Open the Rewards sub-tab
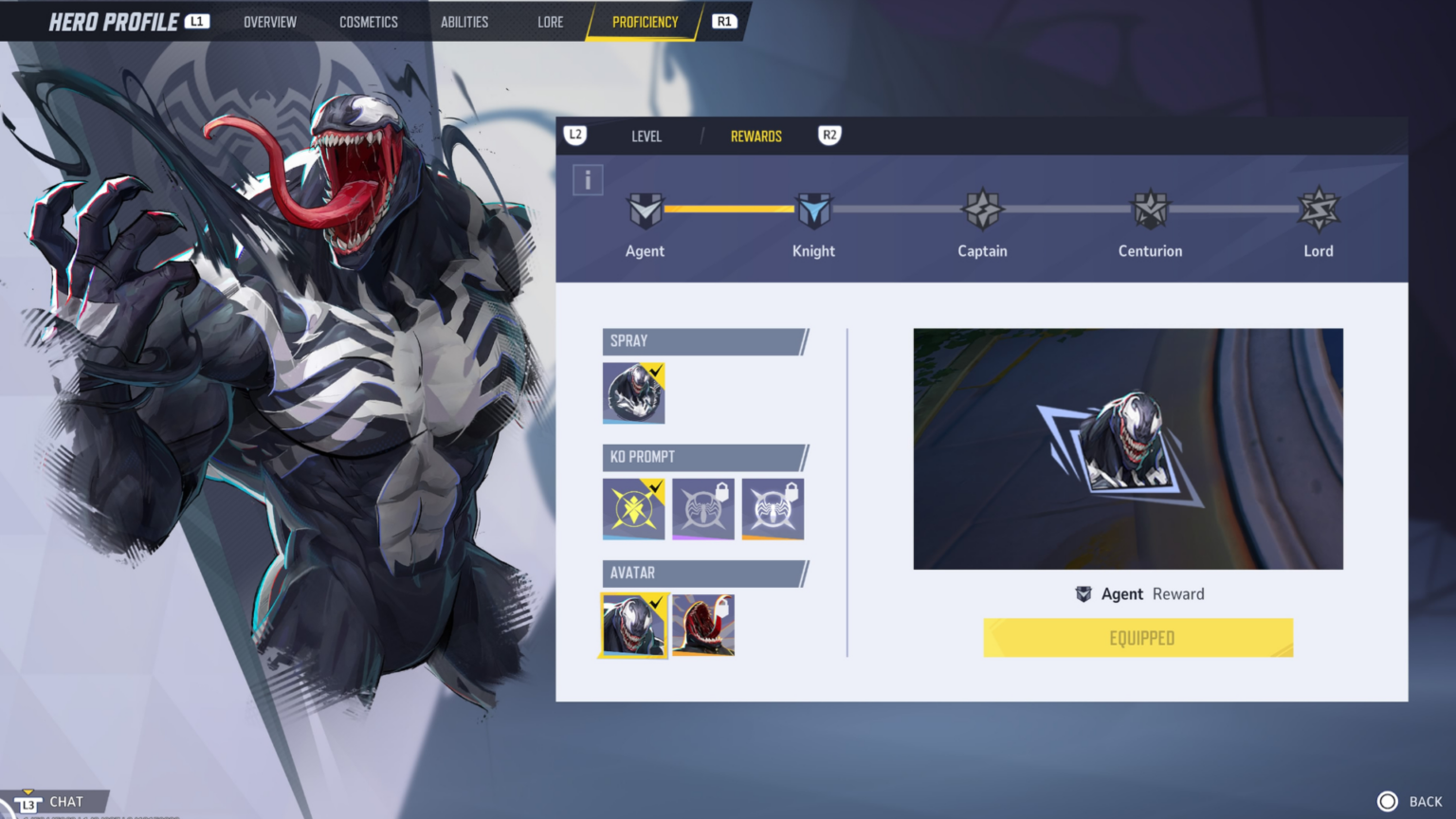The image size is (1456, 819). tap(755, 136)
